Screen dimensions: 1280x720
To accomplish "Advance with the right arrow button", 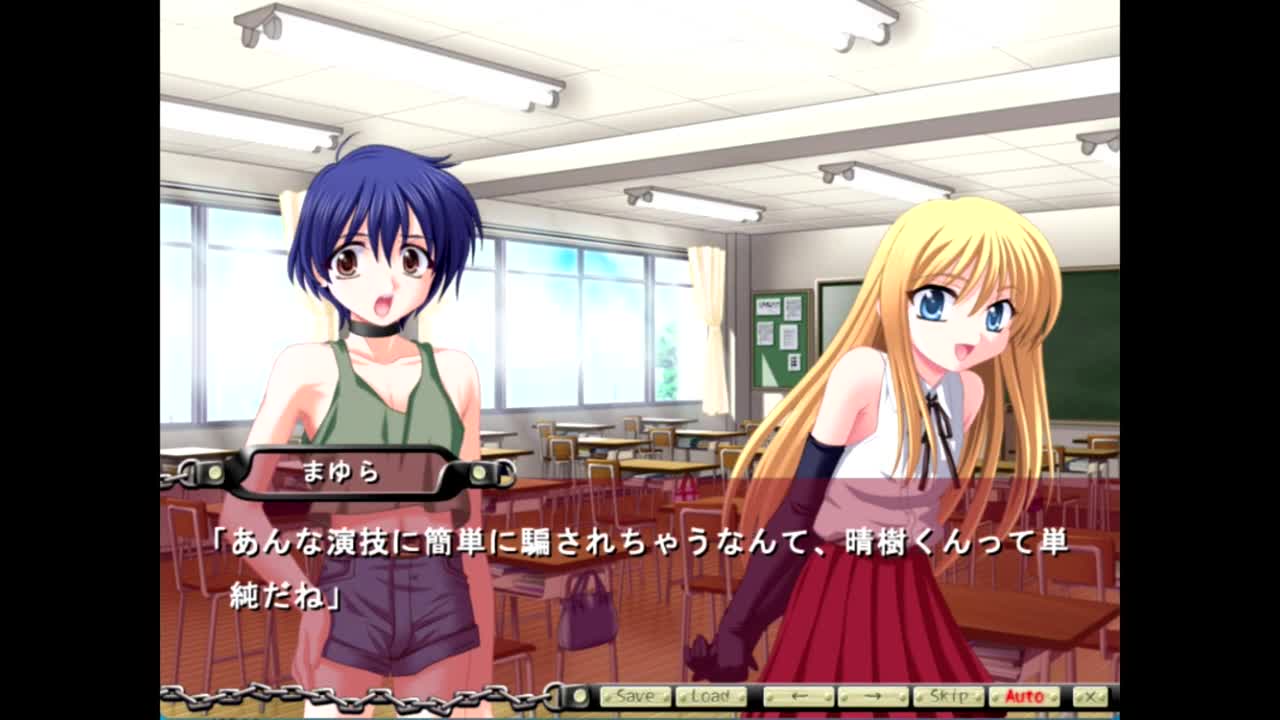I will 873,696.
